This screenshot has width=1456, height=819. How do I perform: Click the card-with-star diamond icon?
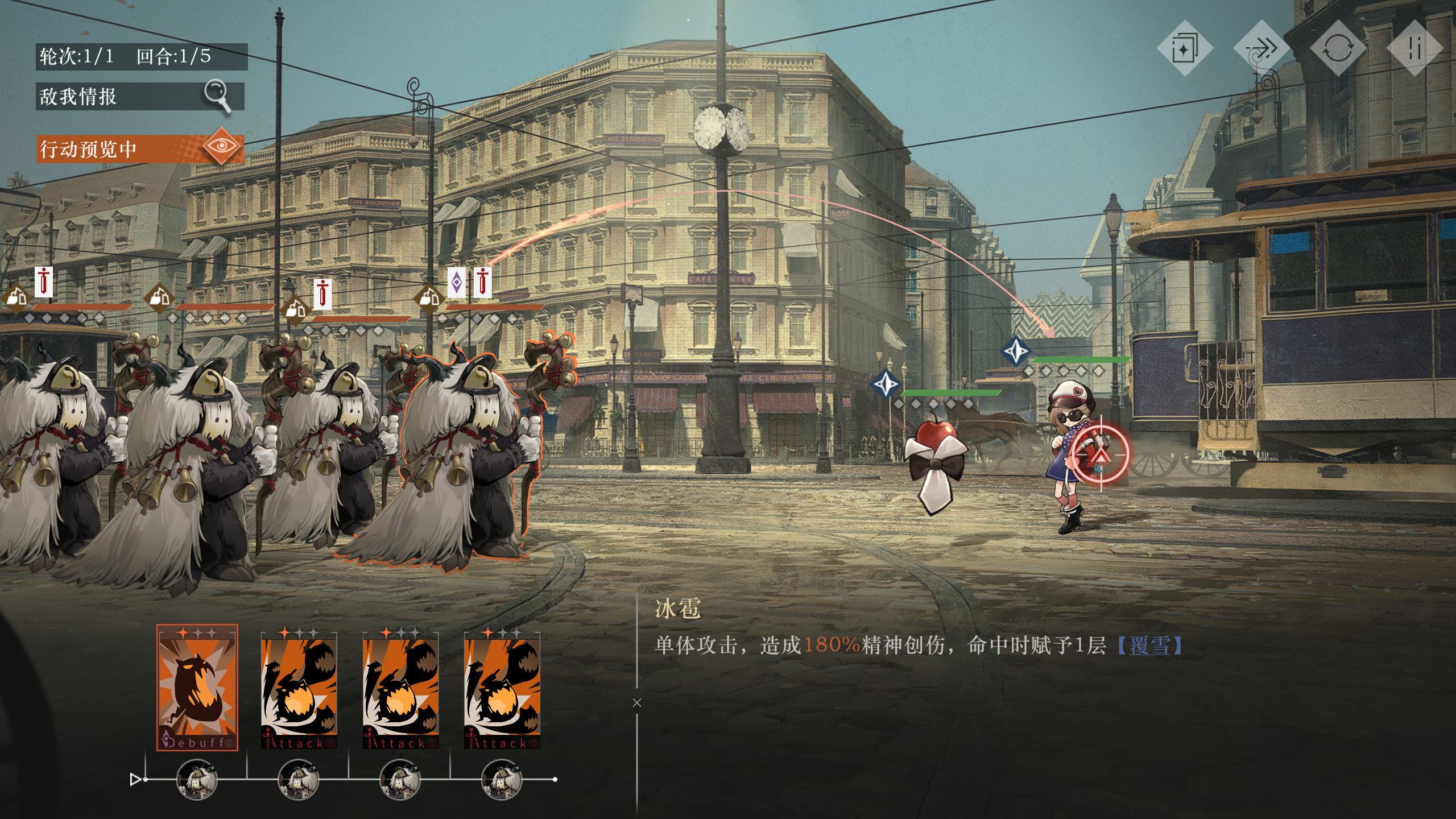(x=1185, y=48)
